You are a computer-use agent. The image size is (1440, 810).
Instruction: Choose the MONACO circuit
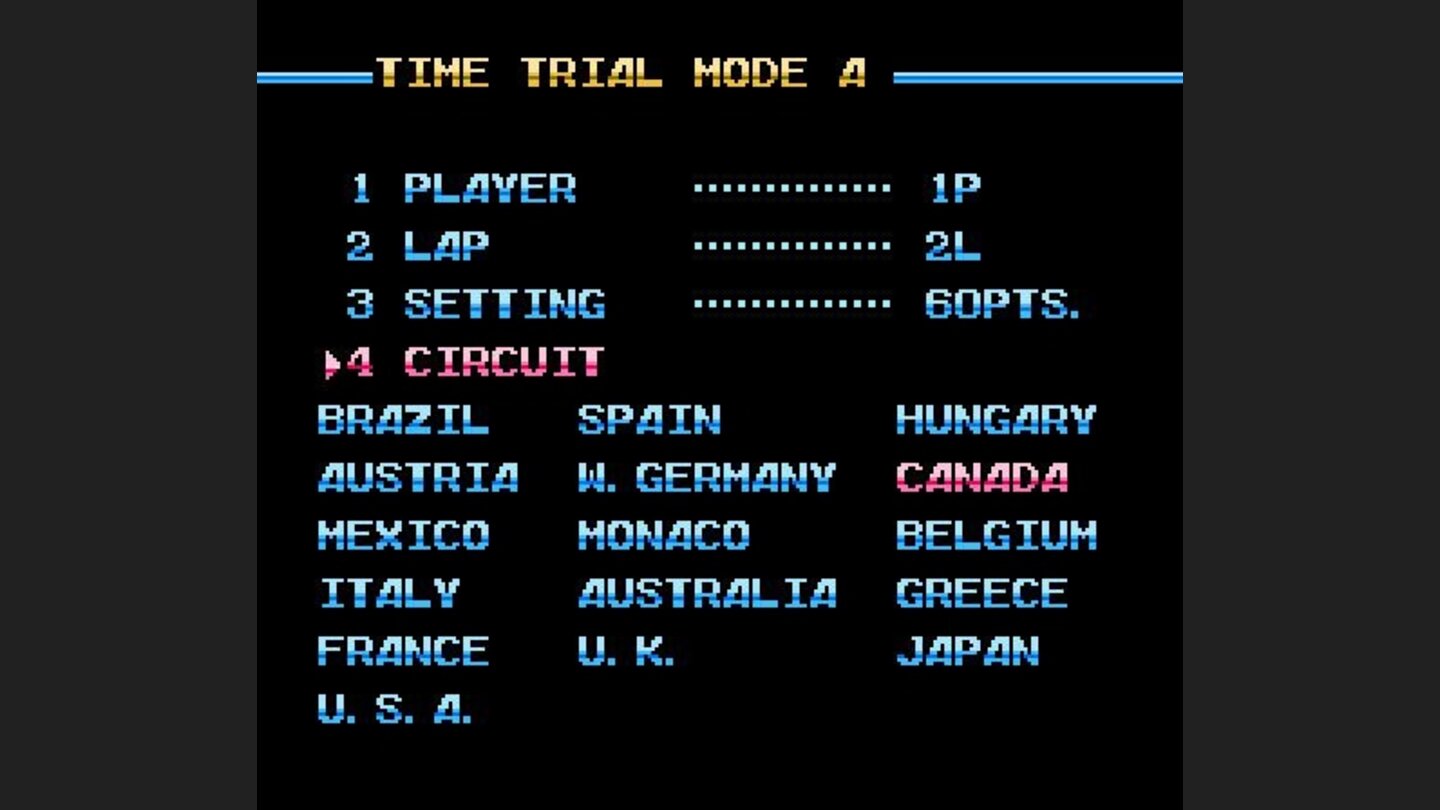[663, 536]
